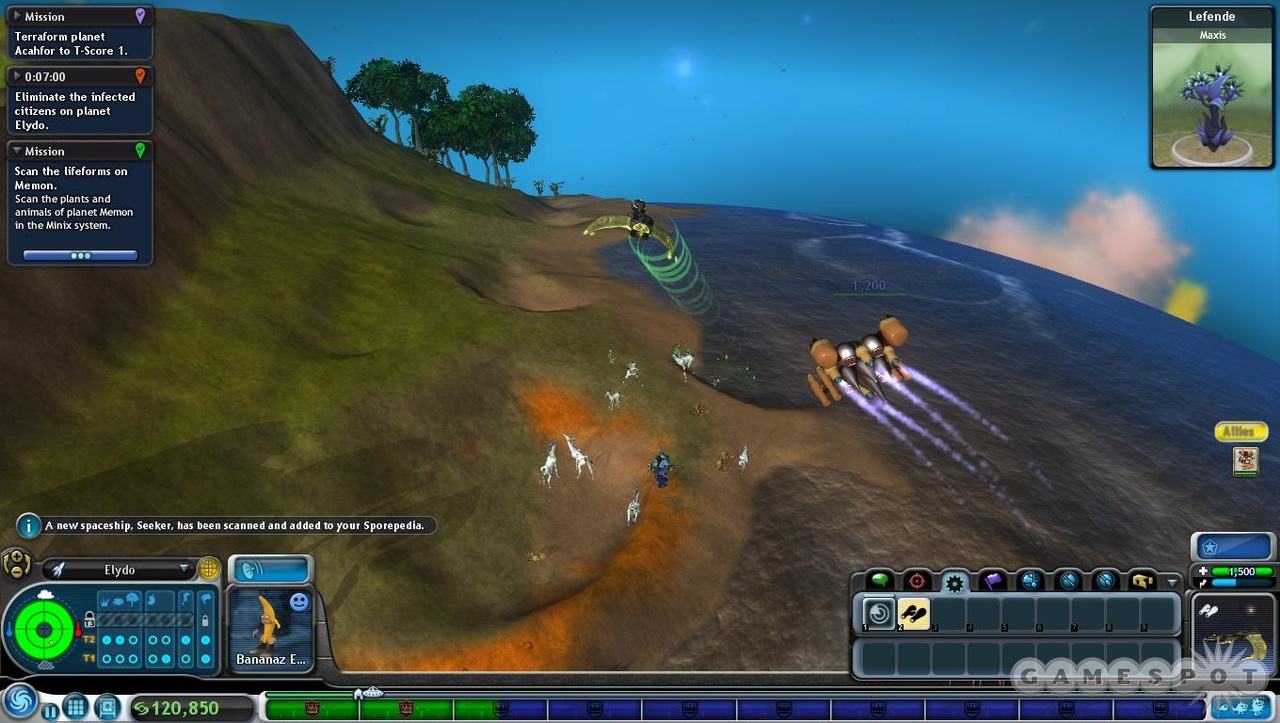Switch to the green speech bubble tab
Image resolution: width=1280 pixels, height=723 pixels.
click(x=880, y=581)
